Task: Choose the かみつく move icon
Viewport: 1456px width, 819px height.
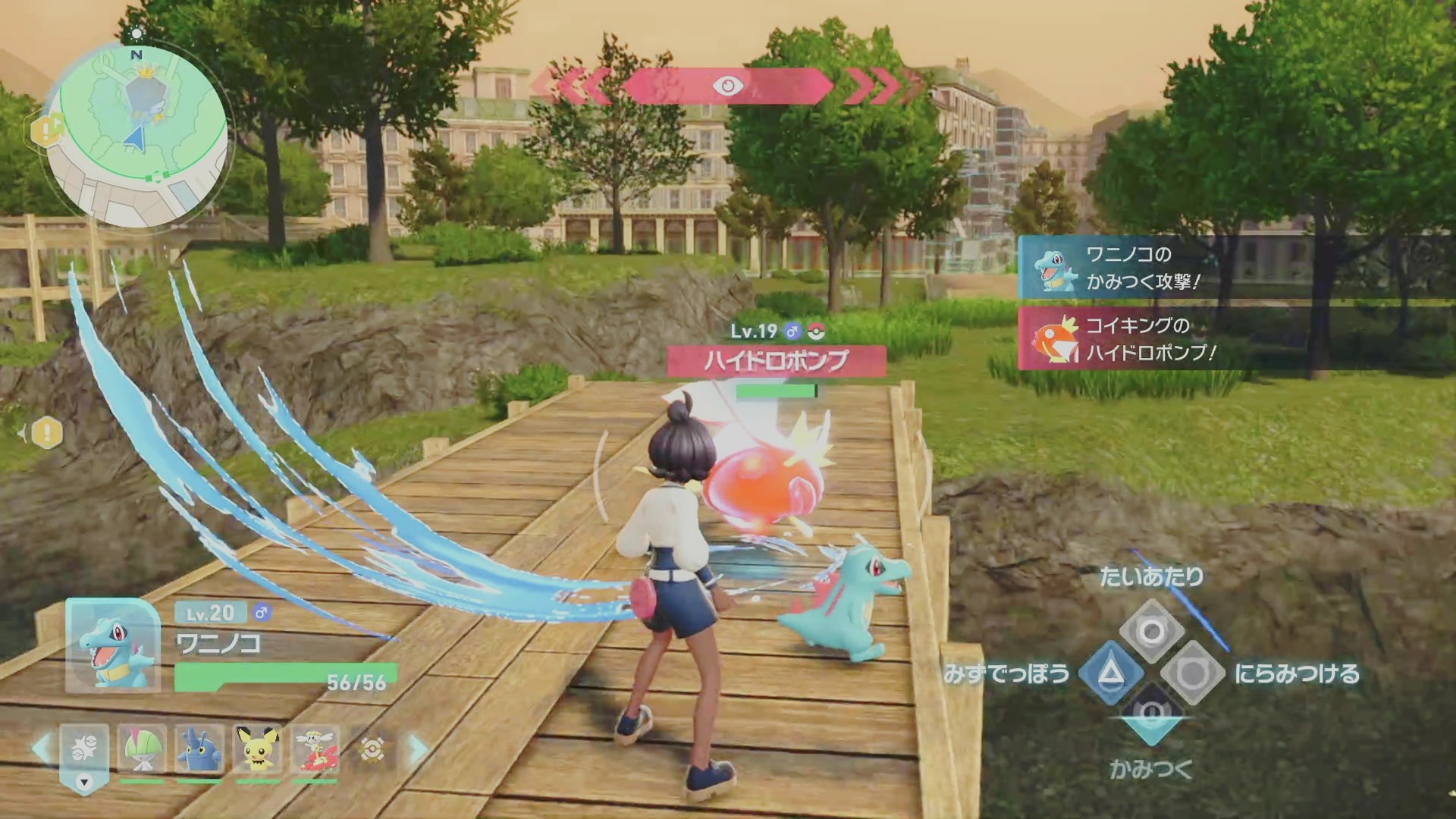Action: [1151, 714]
